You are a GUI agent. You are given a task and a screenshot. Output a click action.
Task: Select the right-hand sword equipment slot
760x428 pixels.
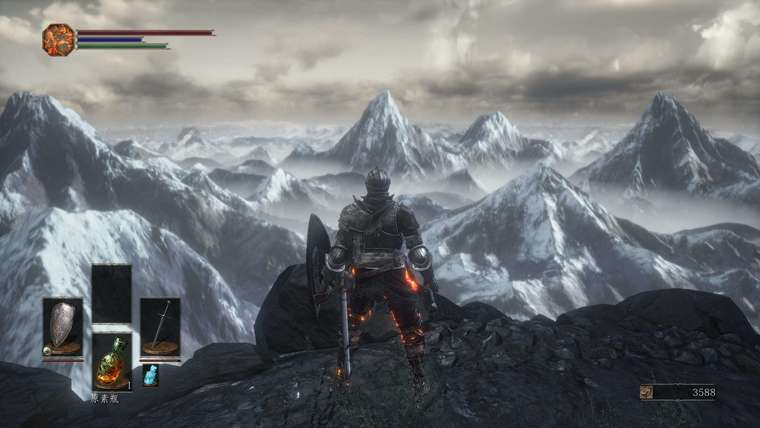(160, 328)
